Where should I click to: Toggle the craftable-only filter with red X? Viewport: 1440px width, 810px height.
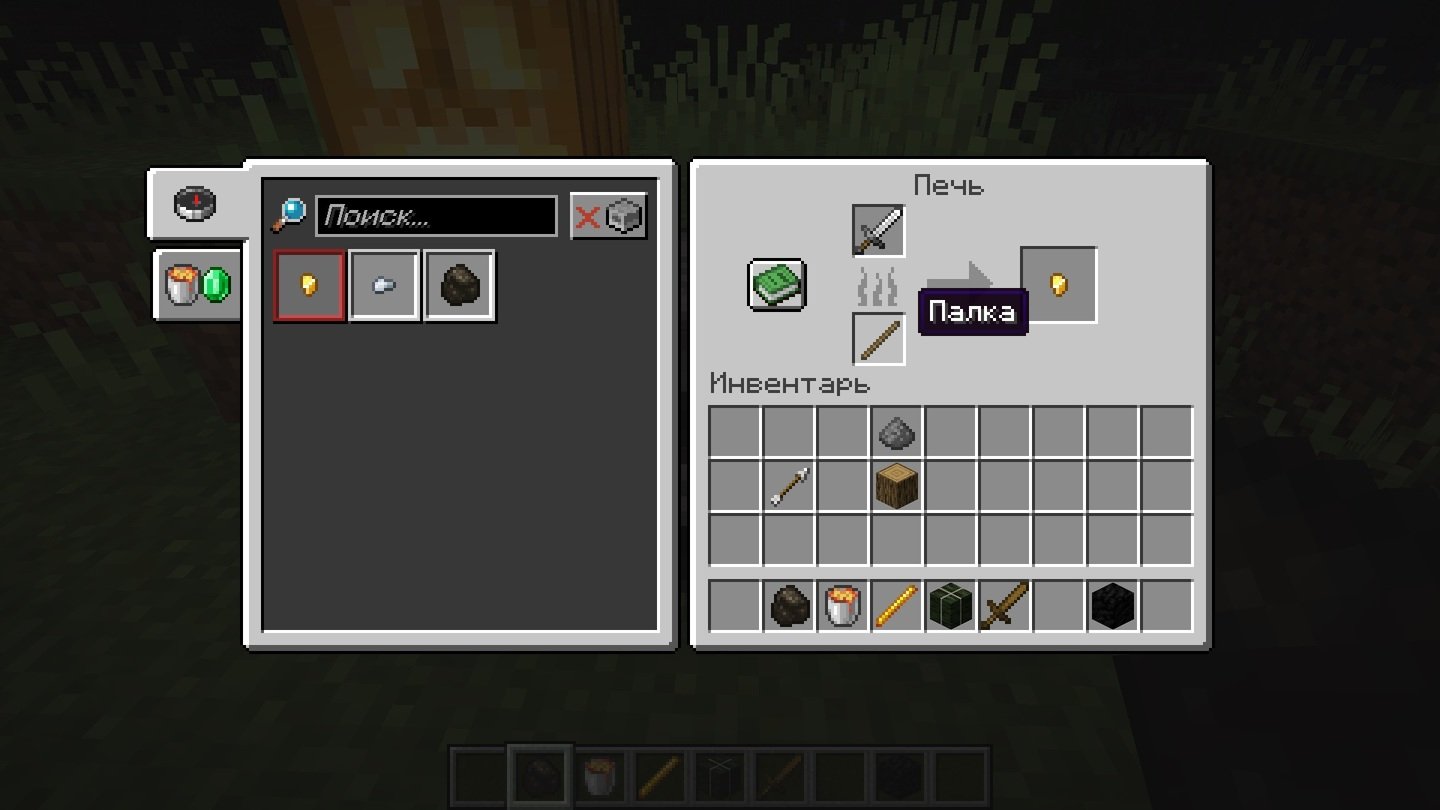pyautogui.click(x=609, y=216)
